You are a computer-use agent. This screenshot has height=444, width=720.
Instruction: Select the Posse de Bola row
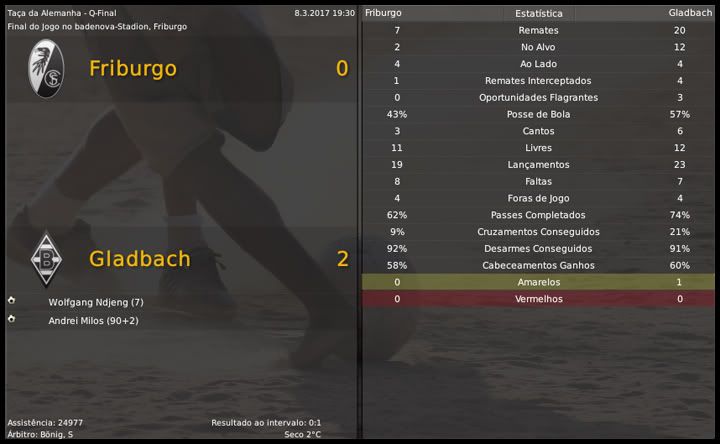tap(538, 115)
